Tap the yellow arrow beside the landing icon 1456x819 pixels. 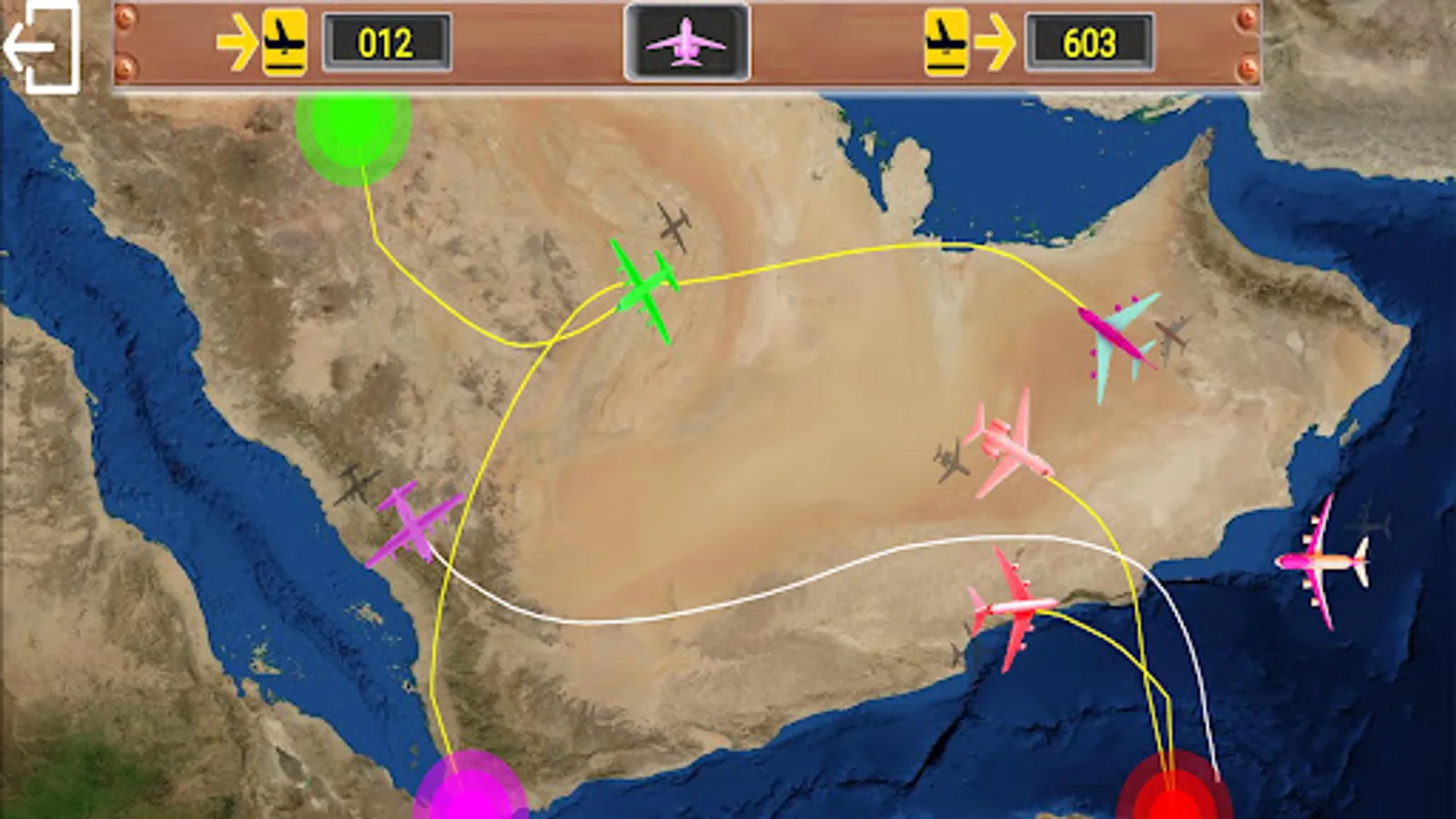[238, 41]
